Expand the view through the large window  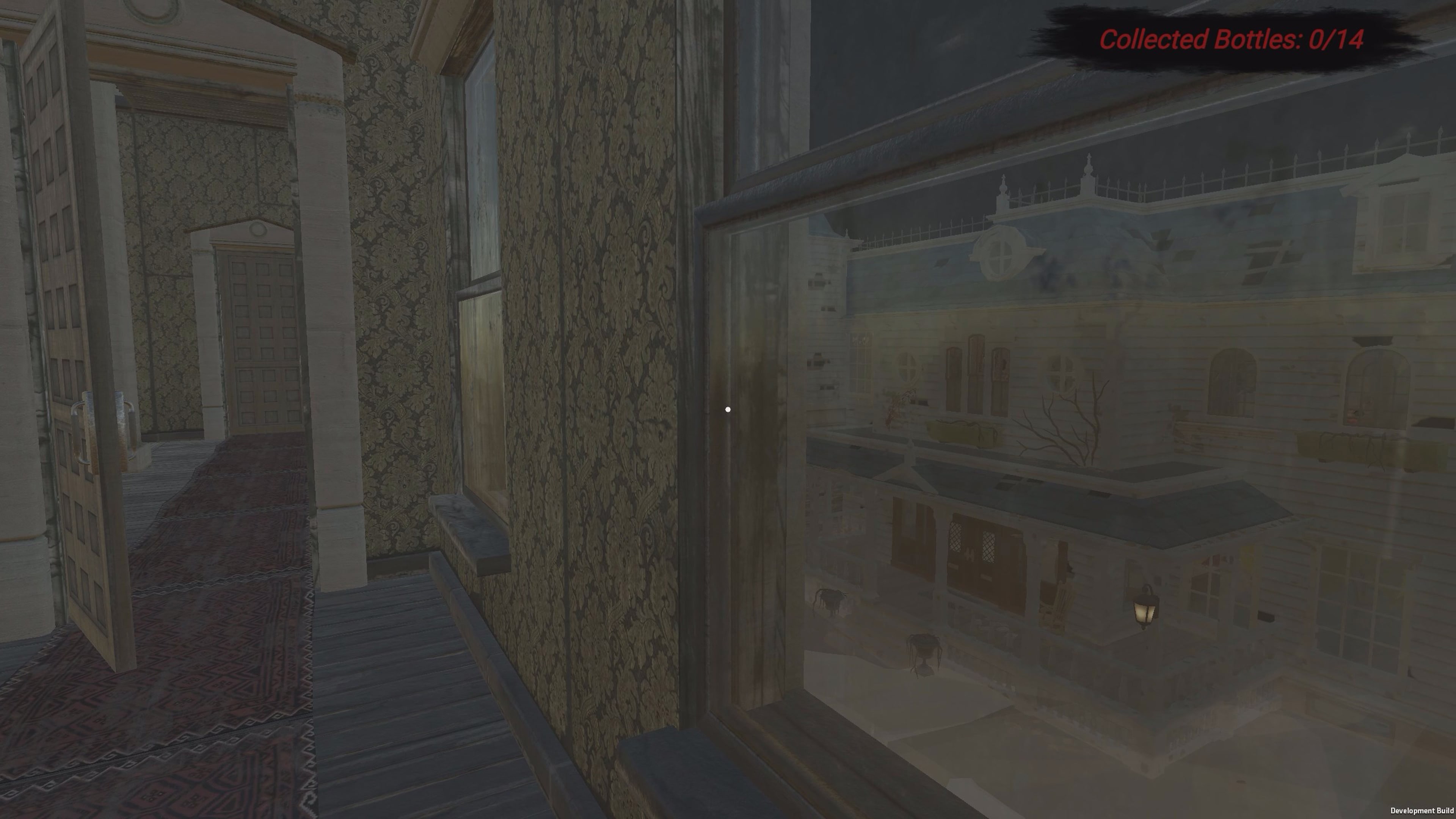[1074, 452]
